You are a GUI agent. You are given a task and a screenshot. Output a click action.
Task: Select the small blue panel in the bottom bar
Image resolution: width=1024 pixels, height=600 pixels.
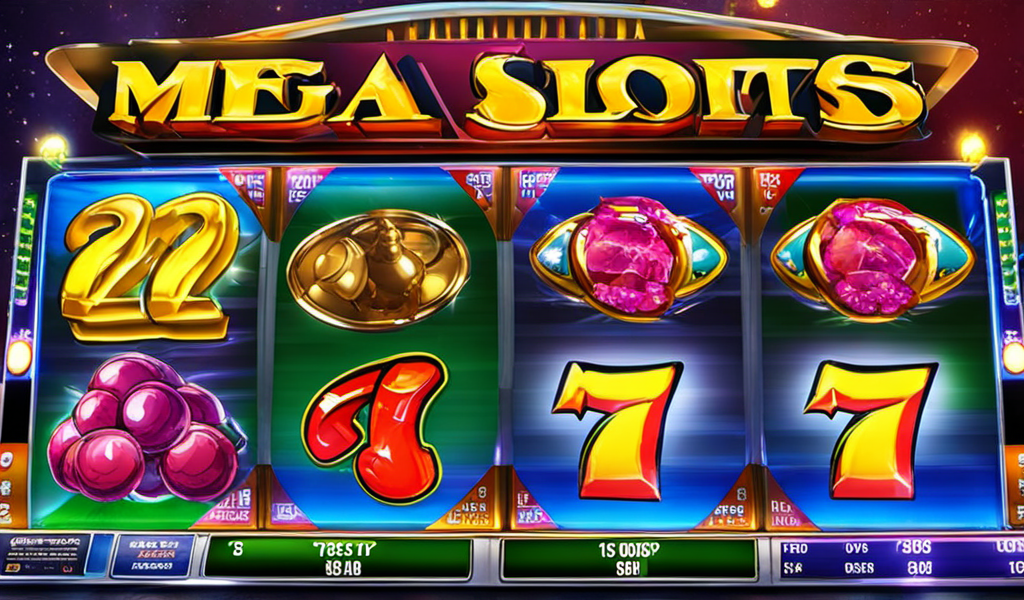tap(152, 554)
